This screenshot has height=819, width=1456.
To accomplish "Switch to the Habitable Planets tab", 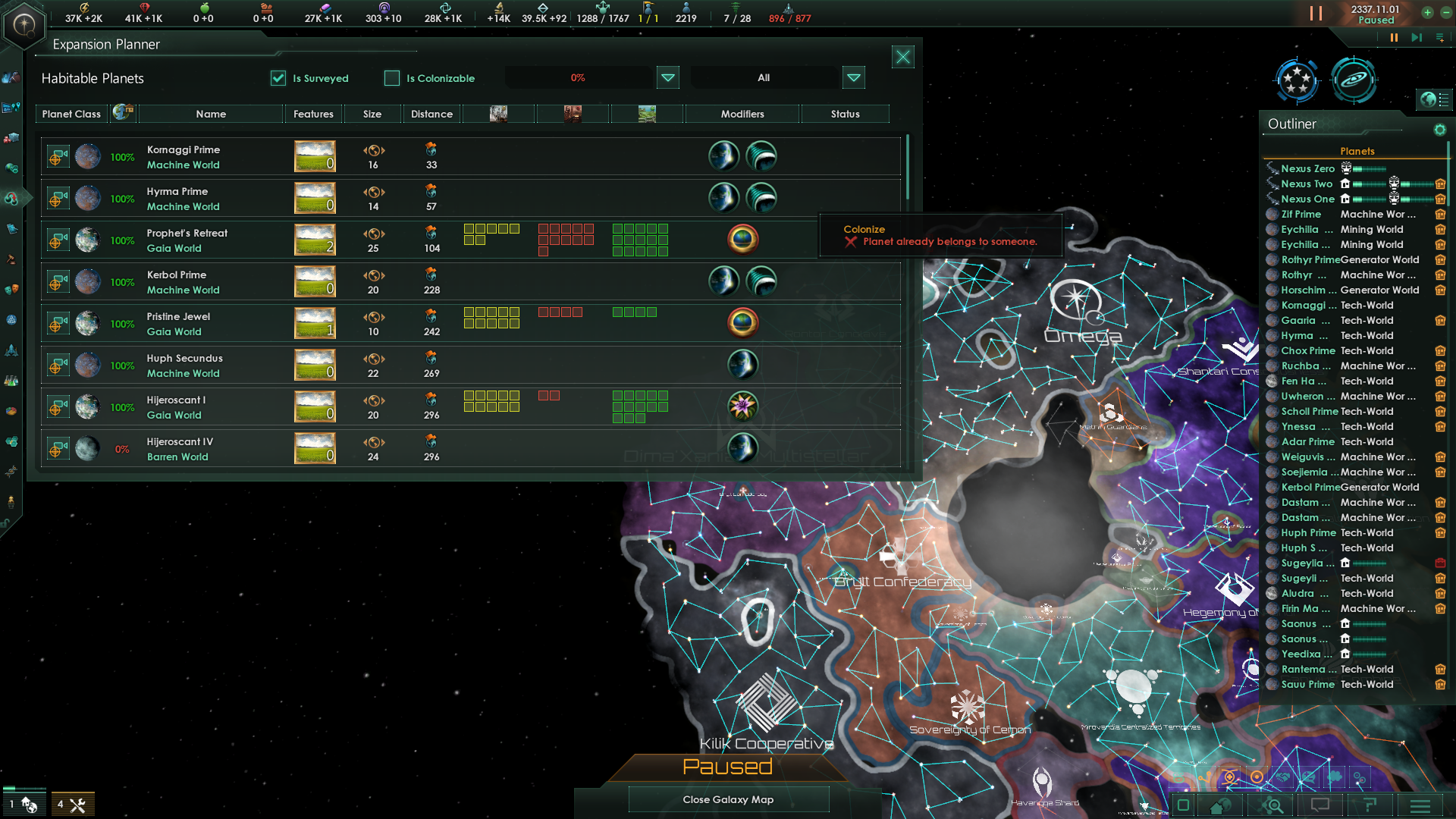I will click(93, 78).
